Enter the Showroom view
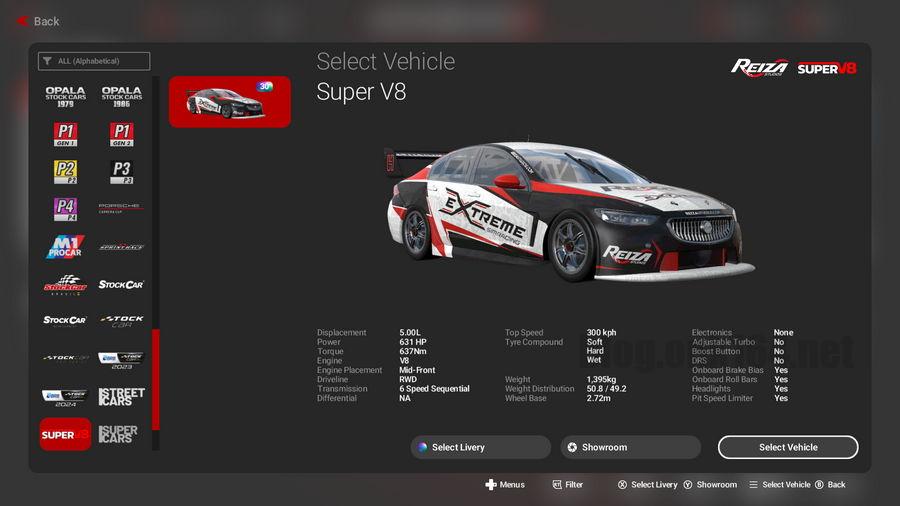This screenshot has height=506, width=900. point(630,447)
